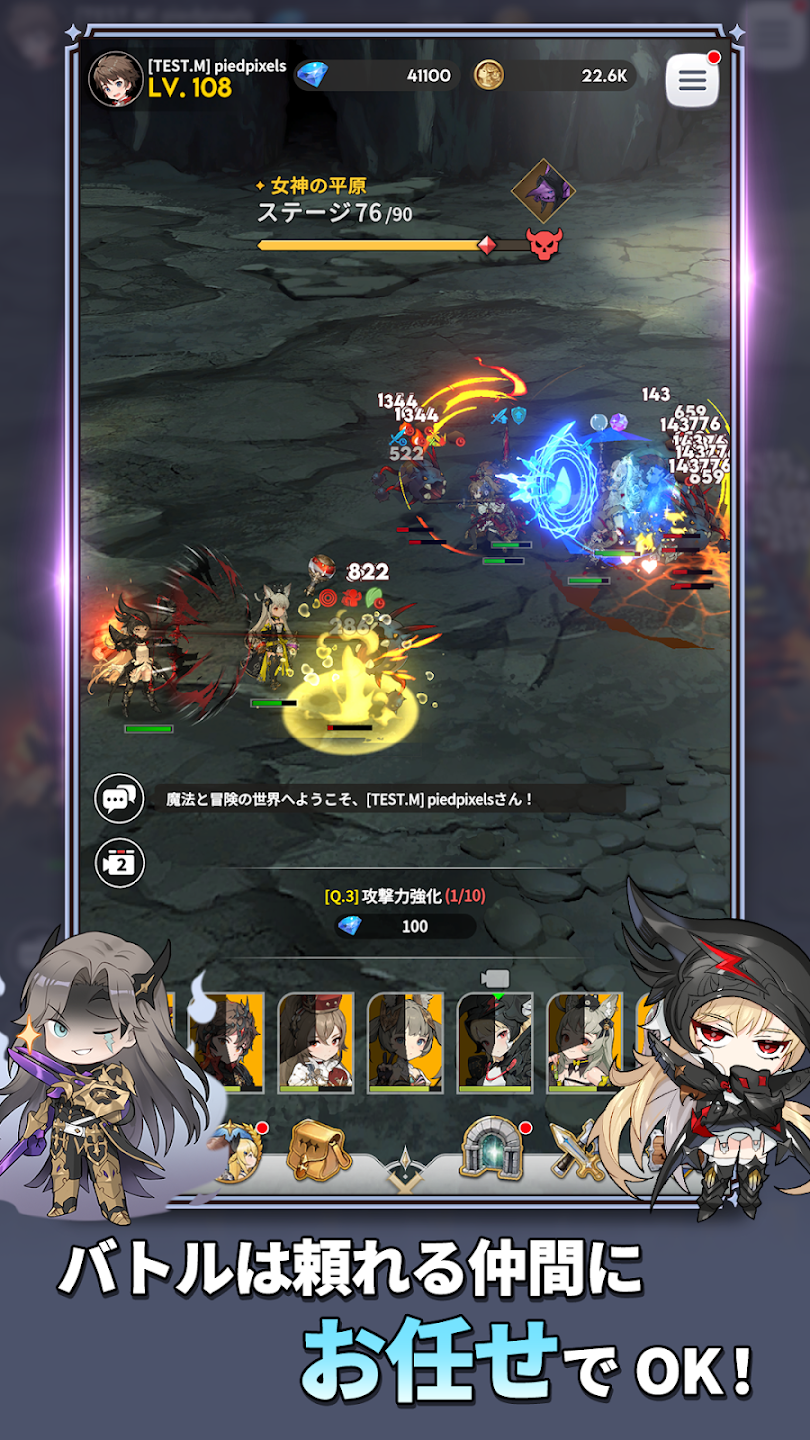The height and width of the screenshot is (1440, 810).
Task: Open the hamburger menu button
Action: (x=692, y=81)
